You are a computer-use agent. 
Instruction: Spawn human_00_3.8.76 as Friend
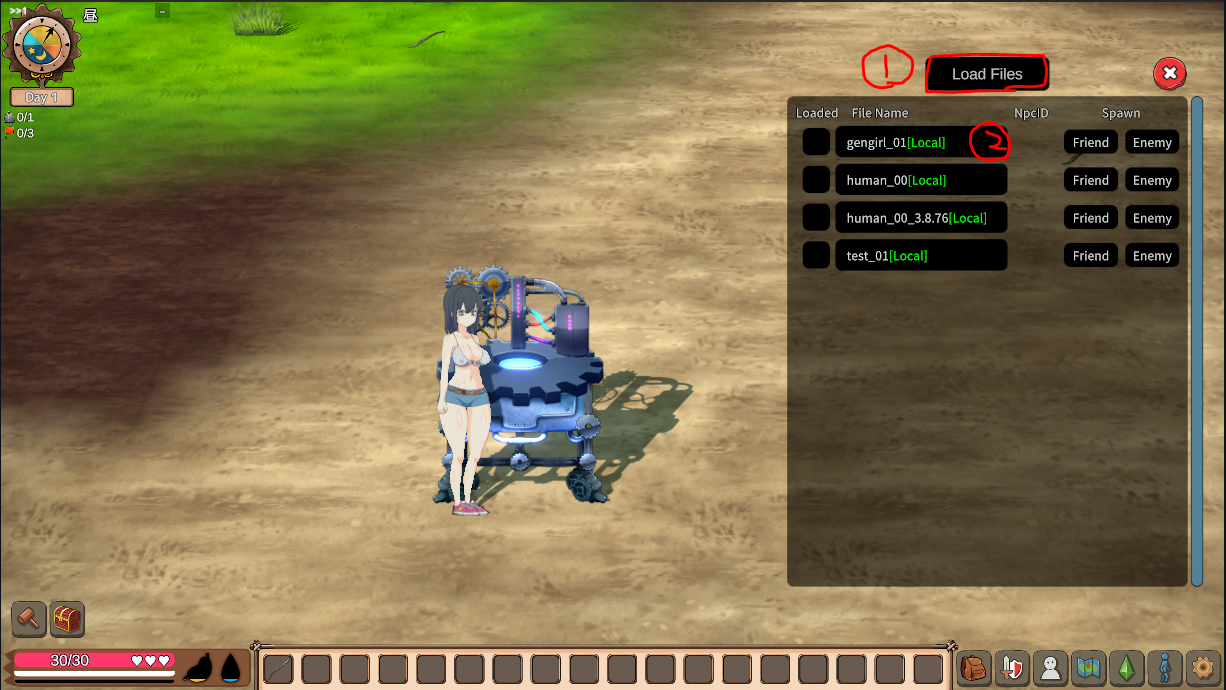point(1090,218)
